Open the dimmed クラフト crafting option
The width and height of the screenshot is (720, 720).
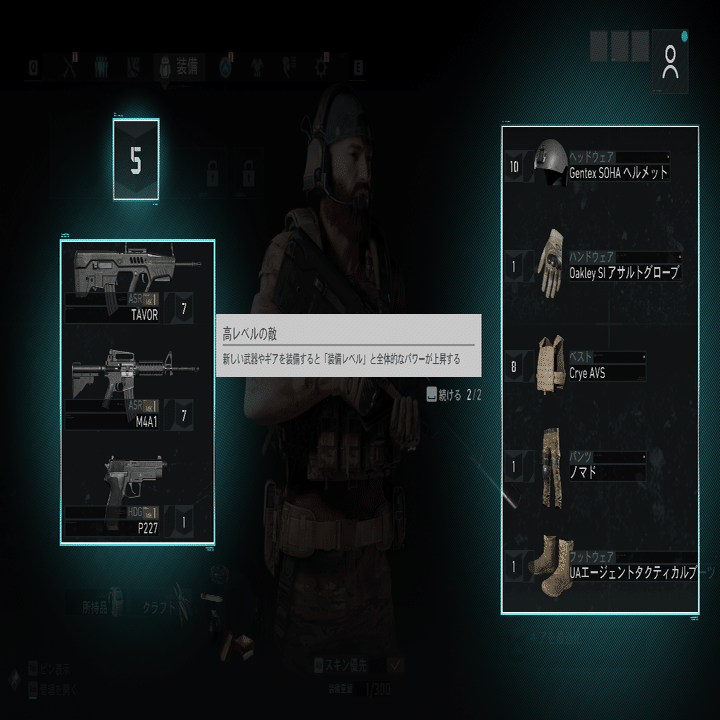(x=160, y=606)
